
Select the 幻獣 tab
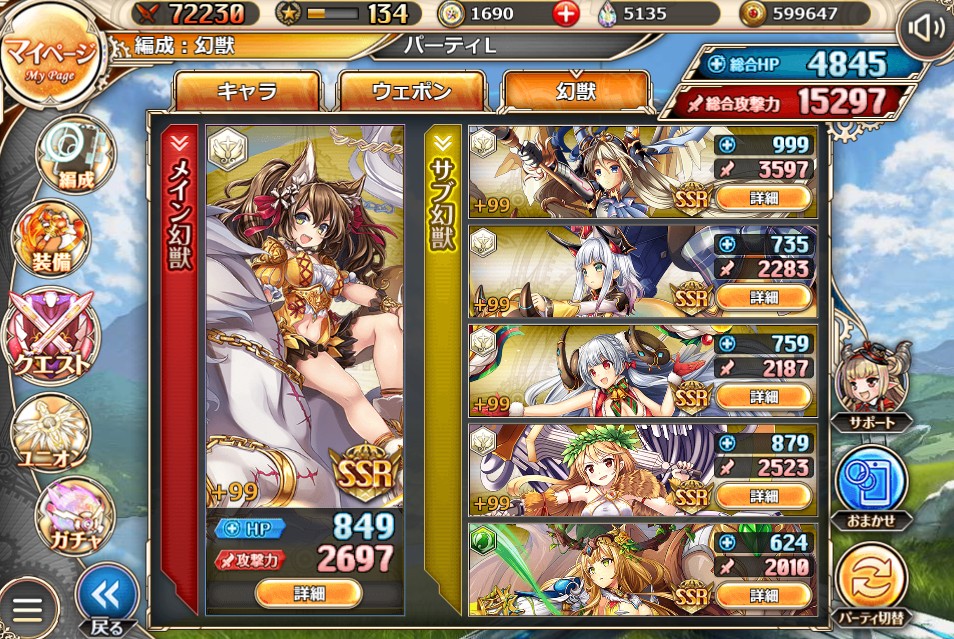(575, 93)
